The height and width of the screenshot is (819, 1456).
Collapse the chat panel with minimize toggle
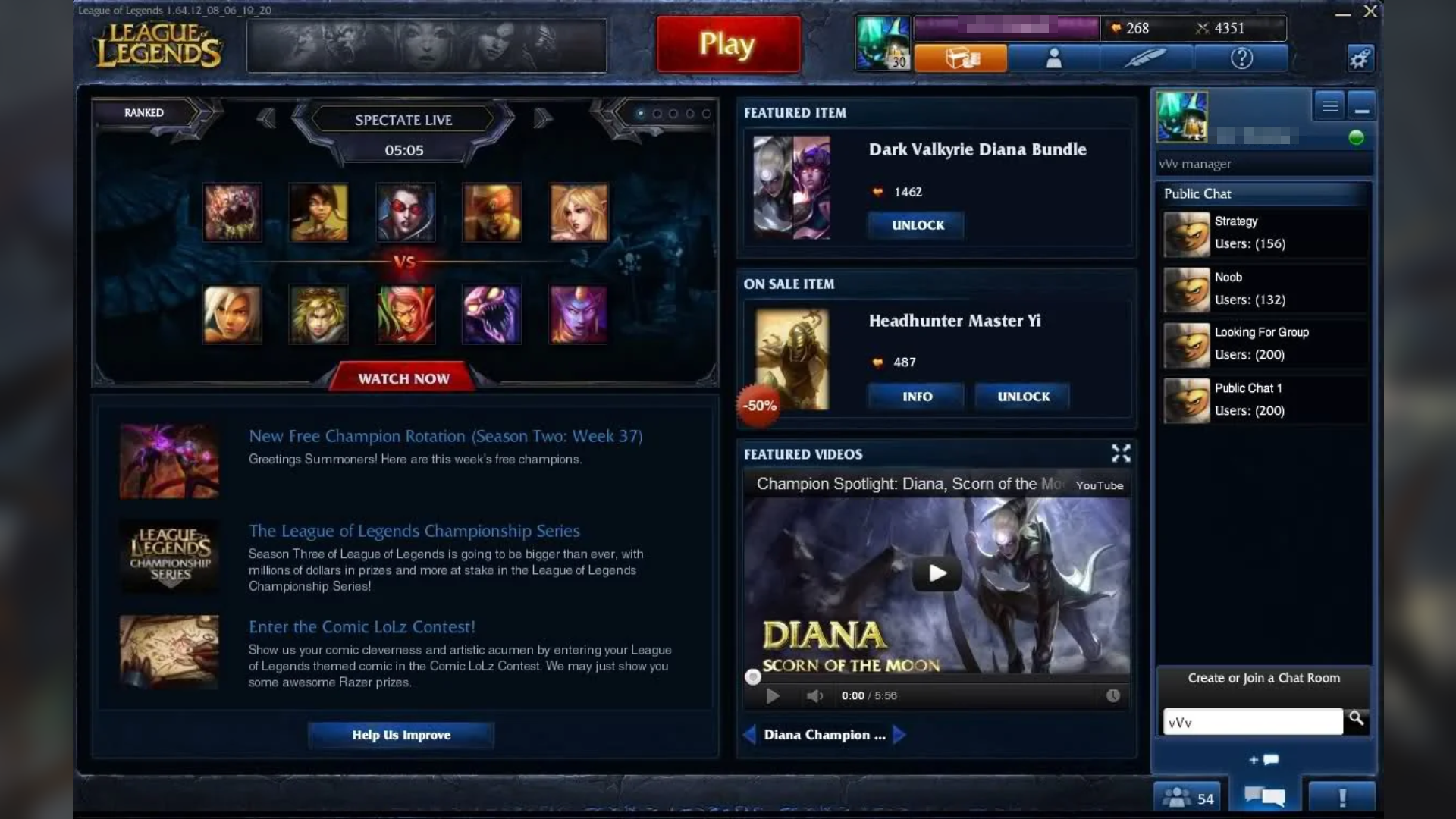(1361, 105)
